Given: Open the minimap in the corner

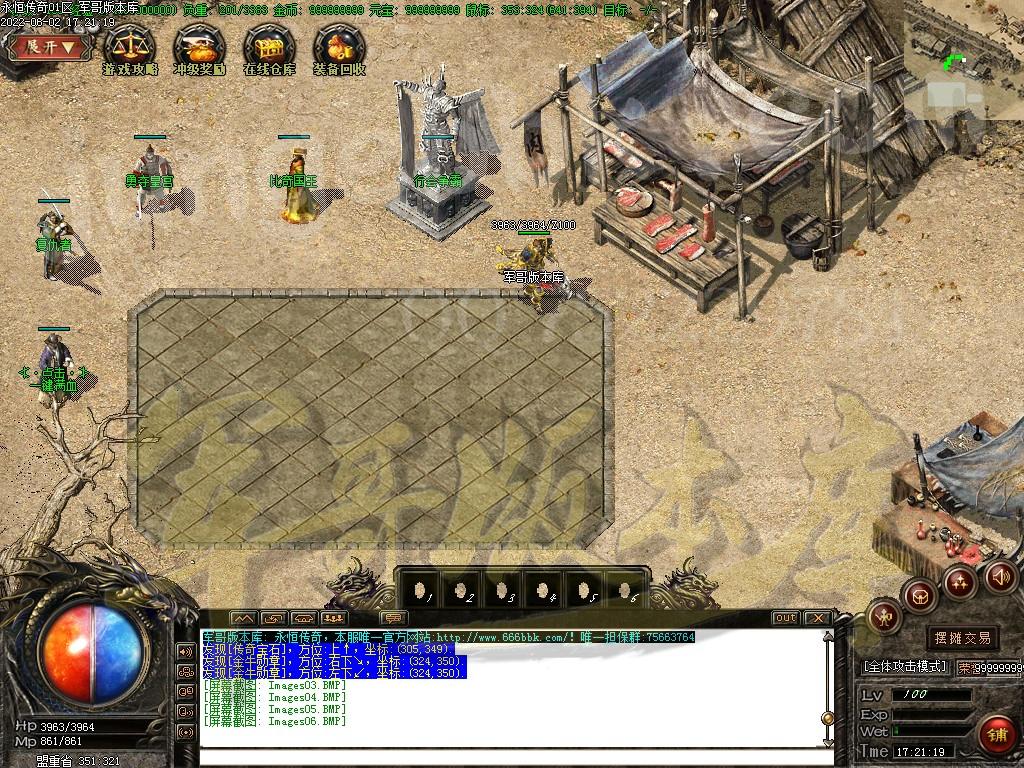Looking at the screenshot, I should point(963,58).
